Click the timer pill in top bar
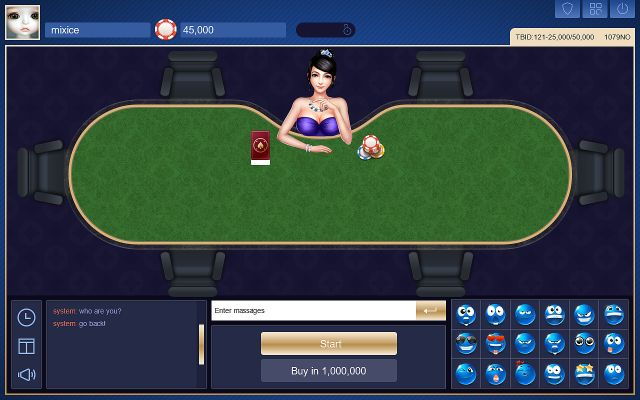Viewport: 640px width, 400px height. pos(325,30)
